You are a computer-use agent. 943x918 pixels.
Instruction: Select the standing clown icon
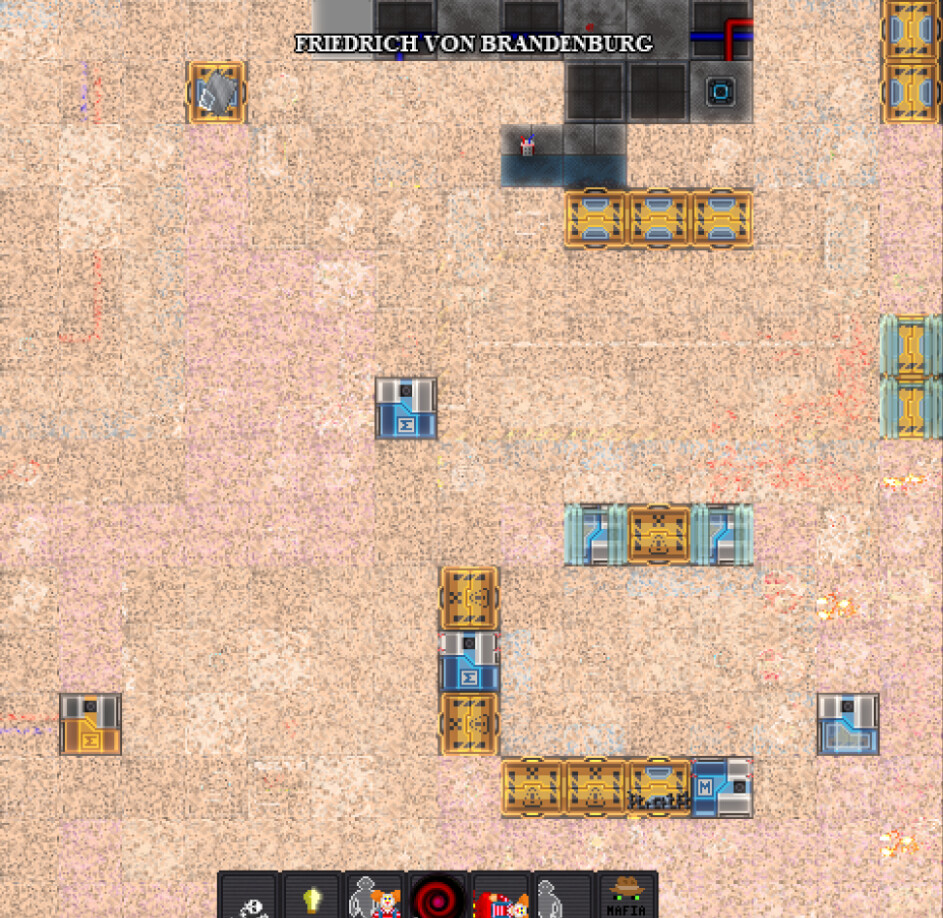click(375, 898)
